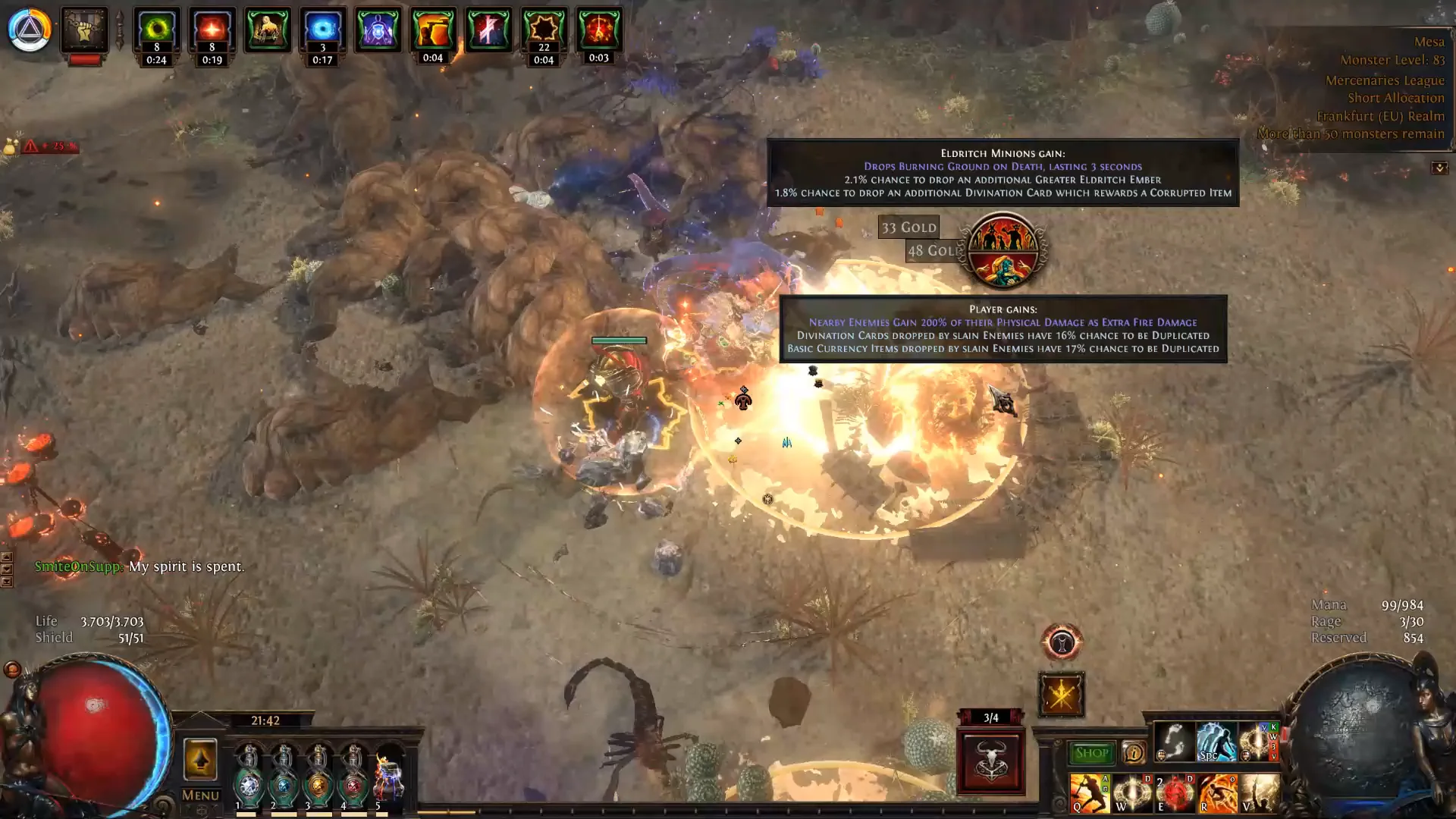Click the yellow level-up arrow button
This screenshot has height=819, width=1456.
pos(200,759)
